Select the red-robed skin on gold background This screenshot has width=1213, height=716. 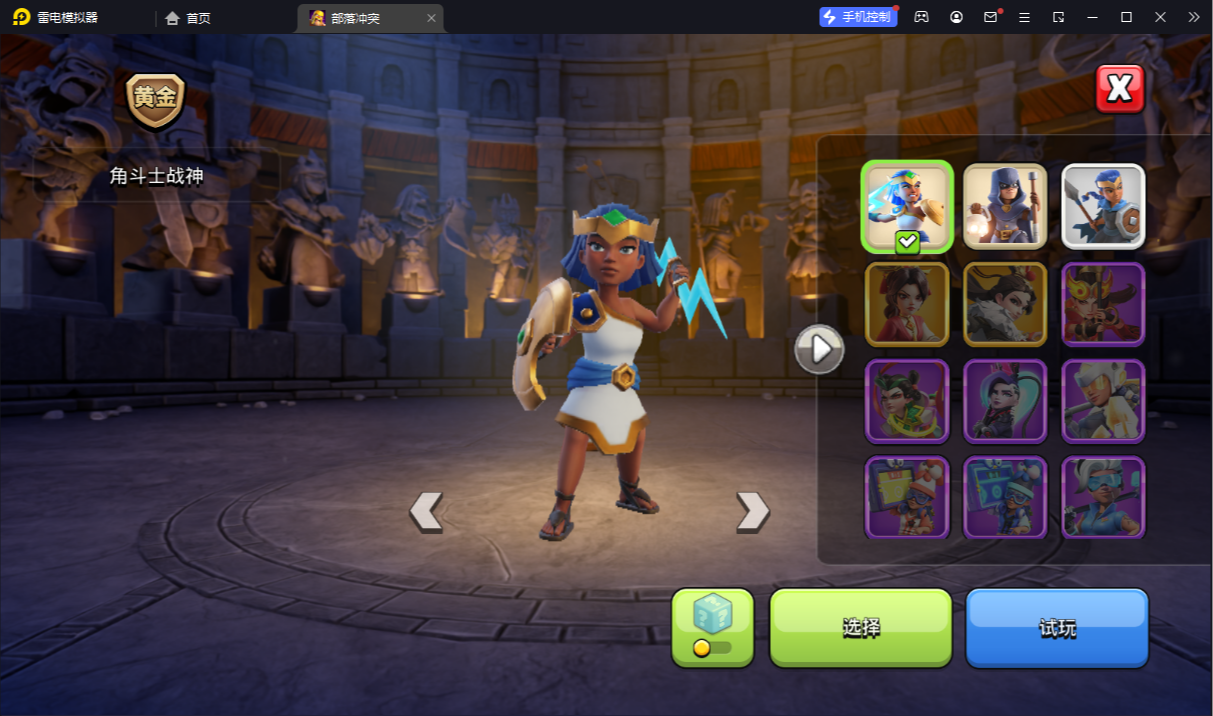point(907,304)
